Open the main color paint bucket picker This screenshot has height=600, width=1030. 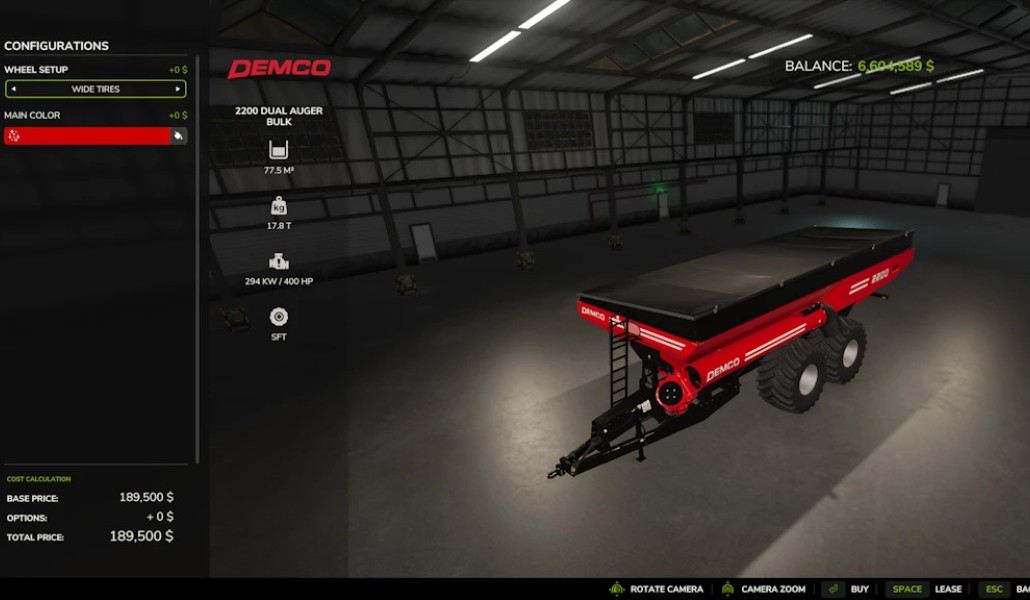click(x=178, y=136)
